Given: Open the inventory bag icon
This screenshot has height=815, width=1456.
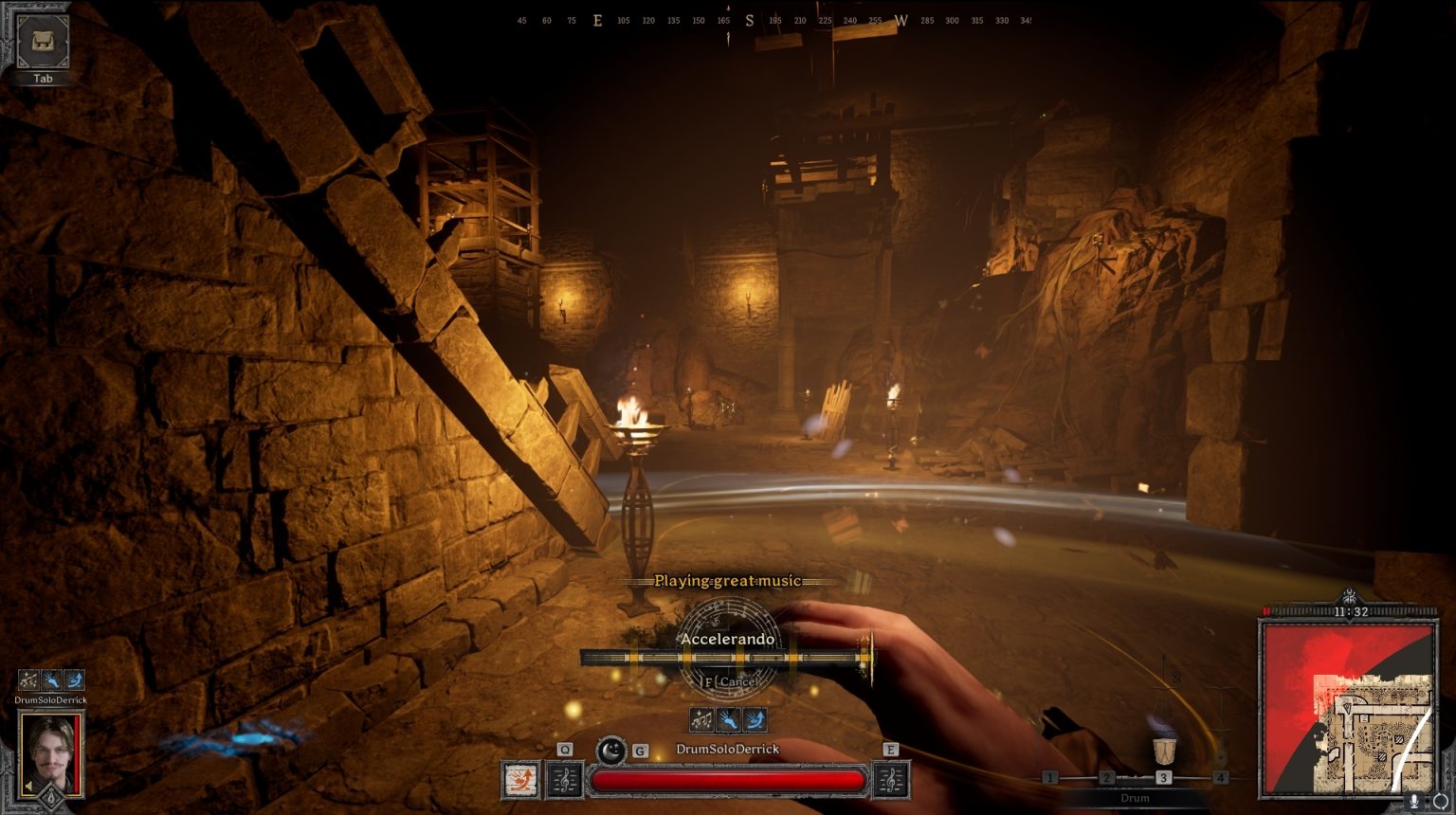Looking at the screenshot, I should click(x=43, y=42).
